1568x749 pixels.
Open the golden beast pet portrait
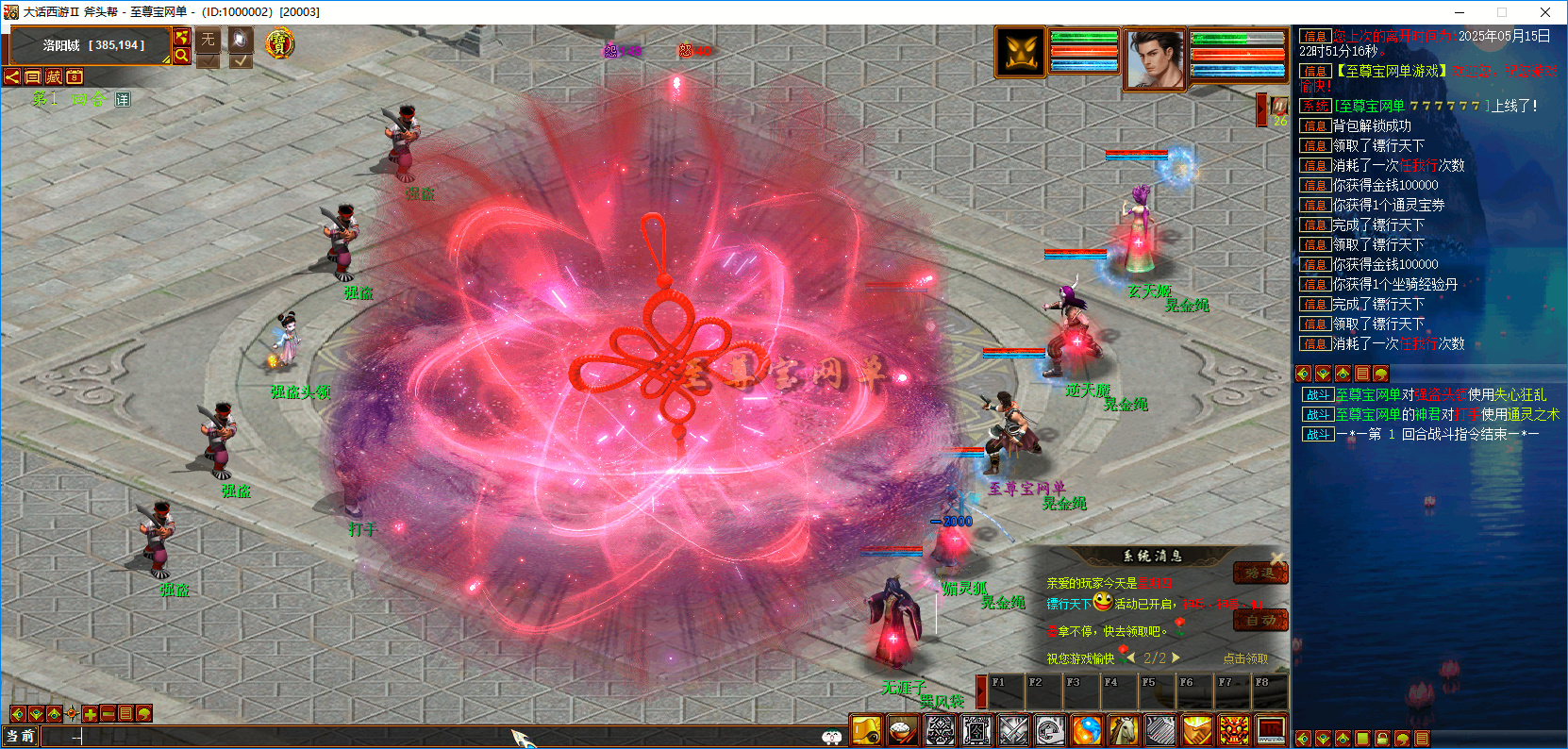pos(1021,52)
